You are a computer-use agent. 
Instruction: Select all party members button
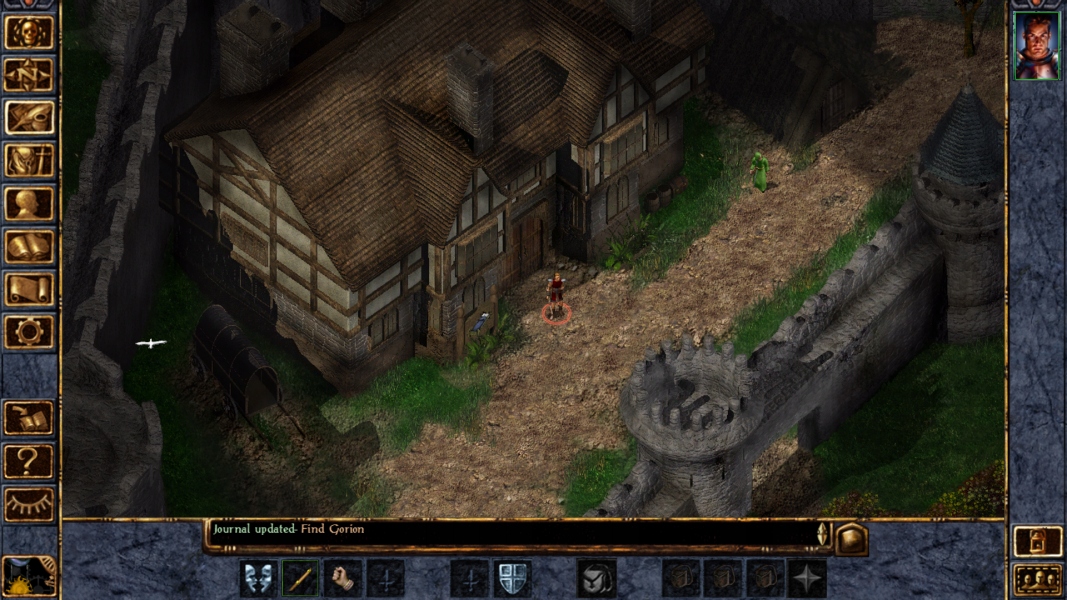tap(1037, 580)
